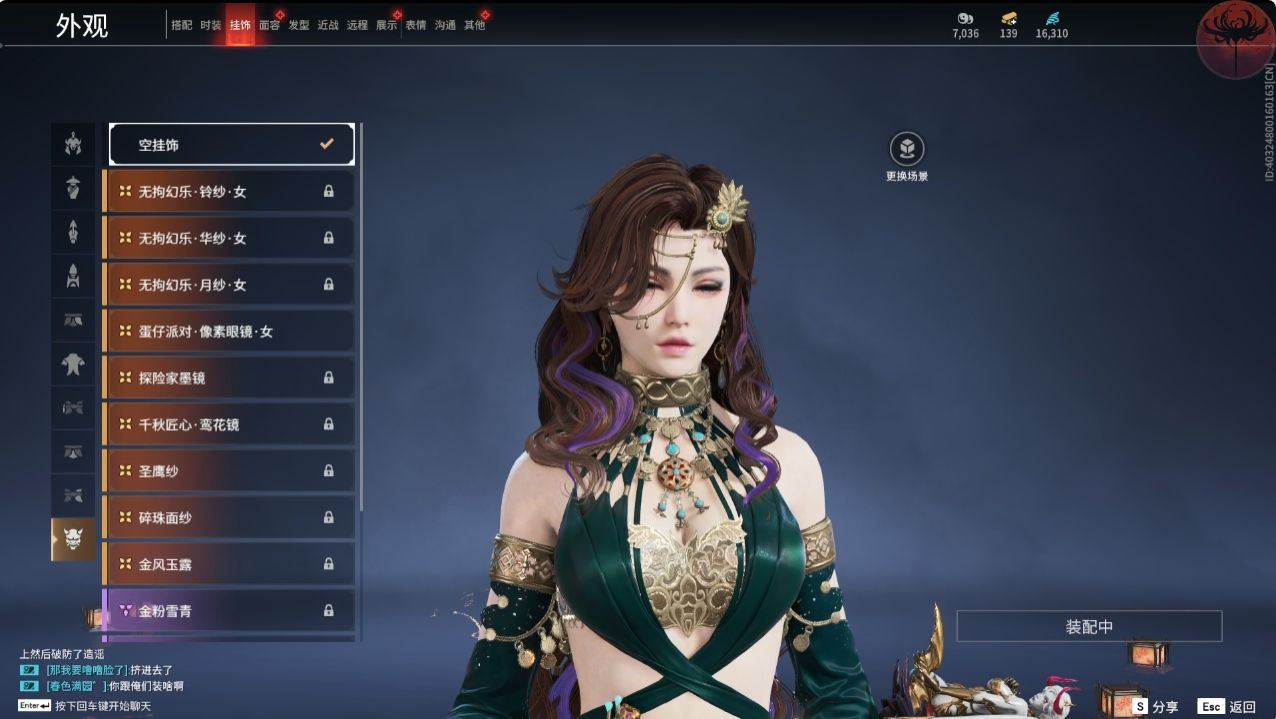Select the highlighted mask category icon
The height and width of the screenshot is (719, 1276).
(73, 539)
